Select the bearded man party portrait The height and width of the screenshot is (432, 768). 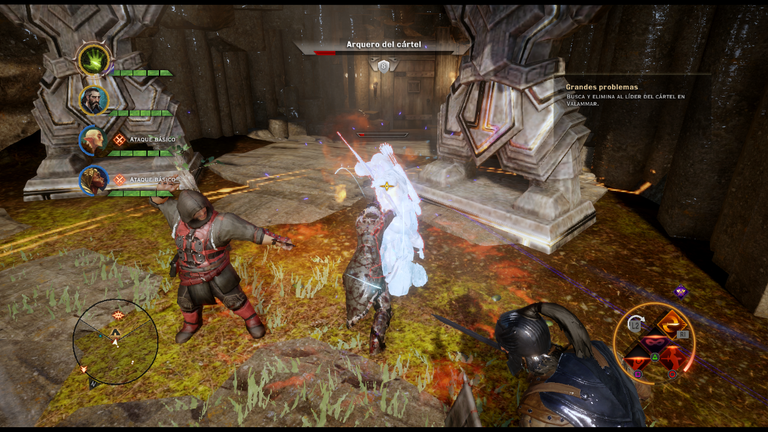(94, 100)
